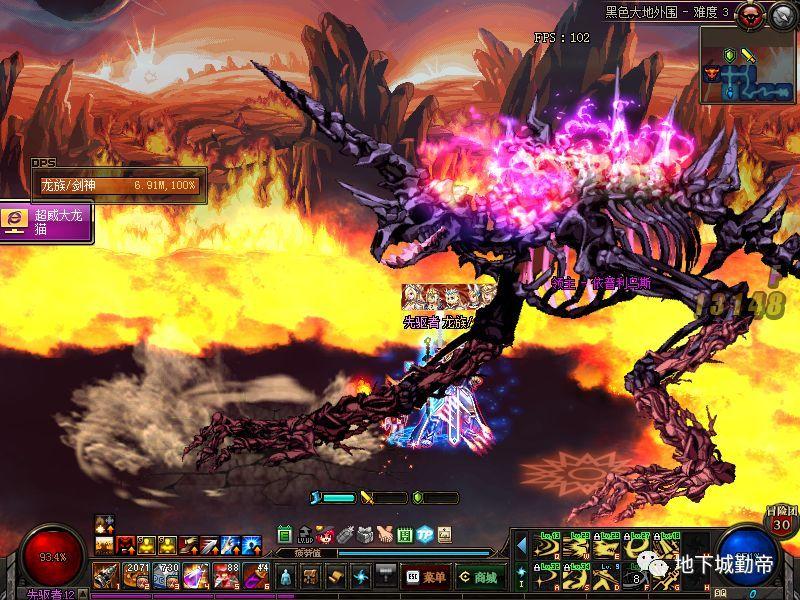Screen dimensions: 800x600
Task: Open the 菜单 (menu) button
Action: coord(427,577)
